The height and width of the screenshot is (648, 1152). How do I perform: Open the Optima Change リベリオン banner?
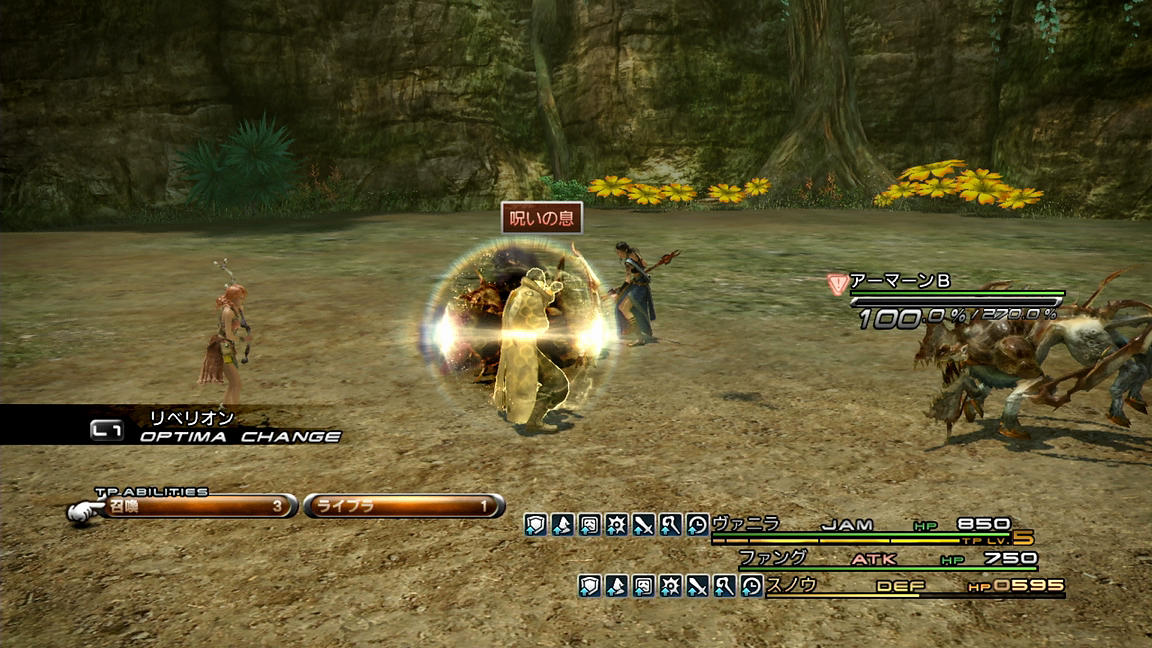(x=215, y=427)
